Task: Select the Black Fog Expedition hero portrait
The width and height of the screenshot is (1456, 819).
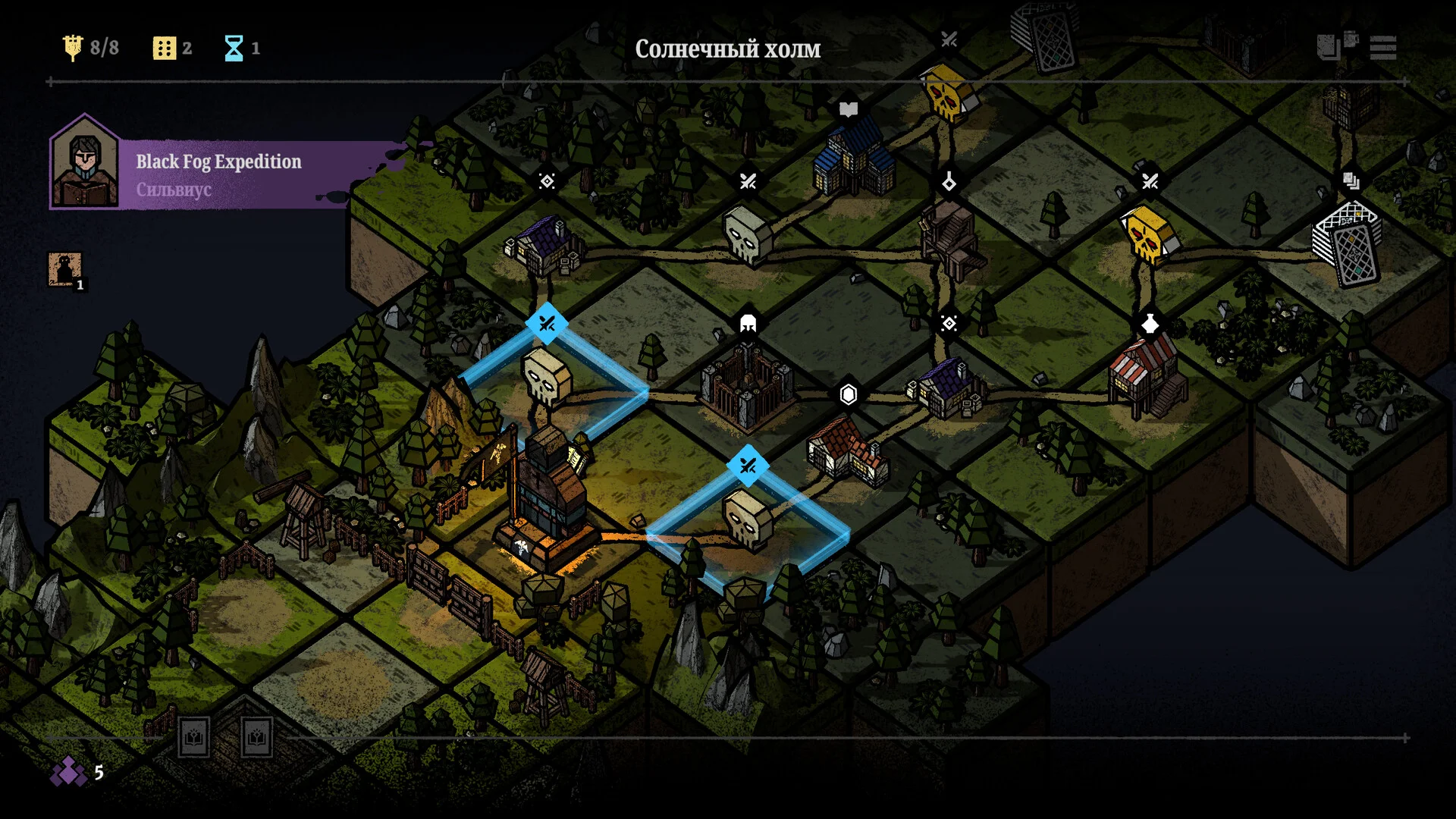Action: pyautogui.click(x=84, y=163)
